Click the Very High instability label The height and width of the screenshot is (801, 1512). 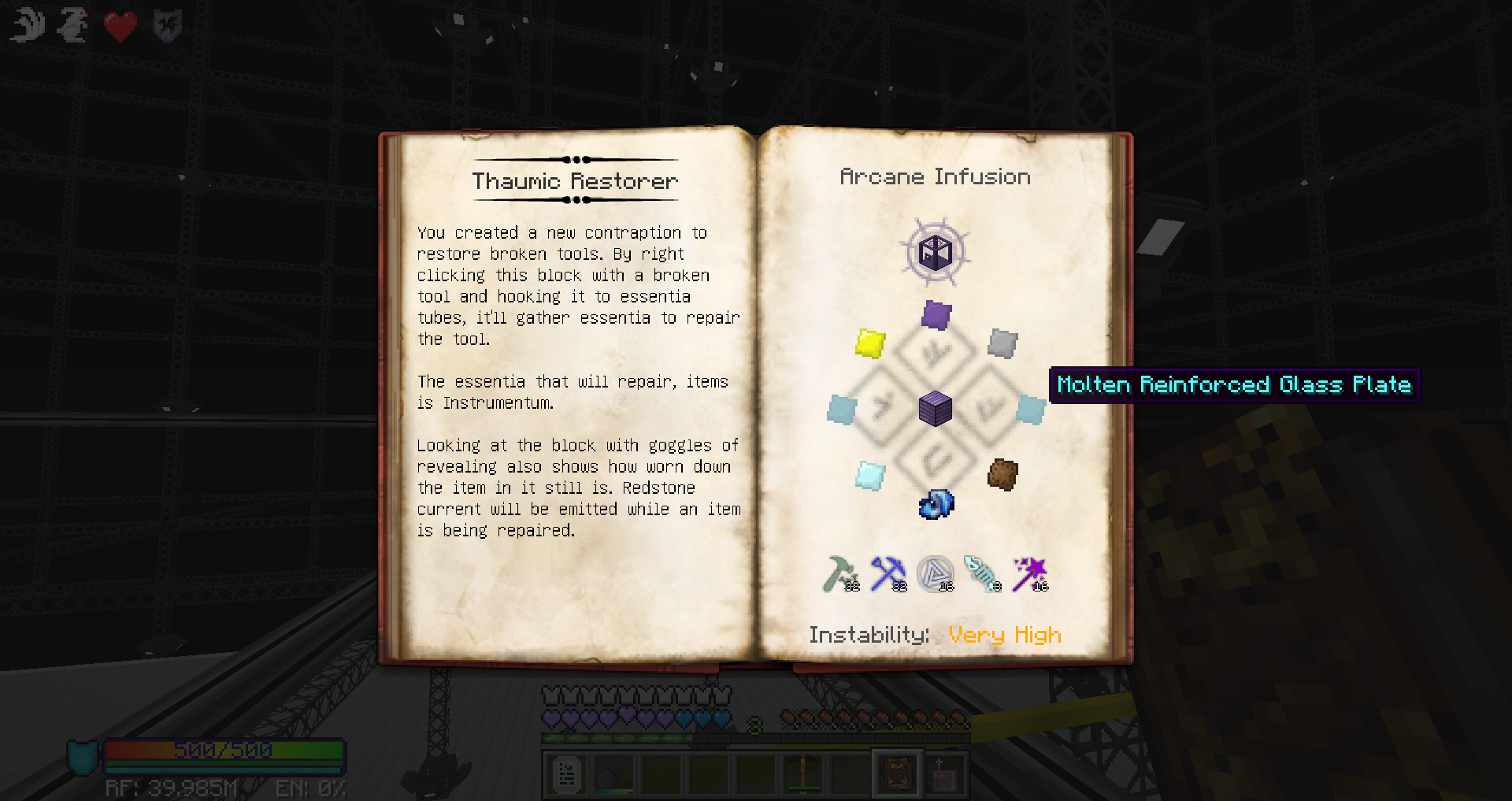click(1006, 635)
